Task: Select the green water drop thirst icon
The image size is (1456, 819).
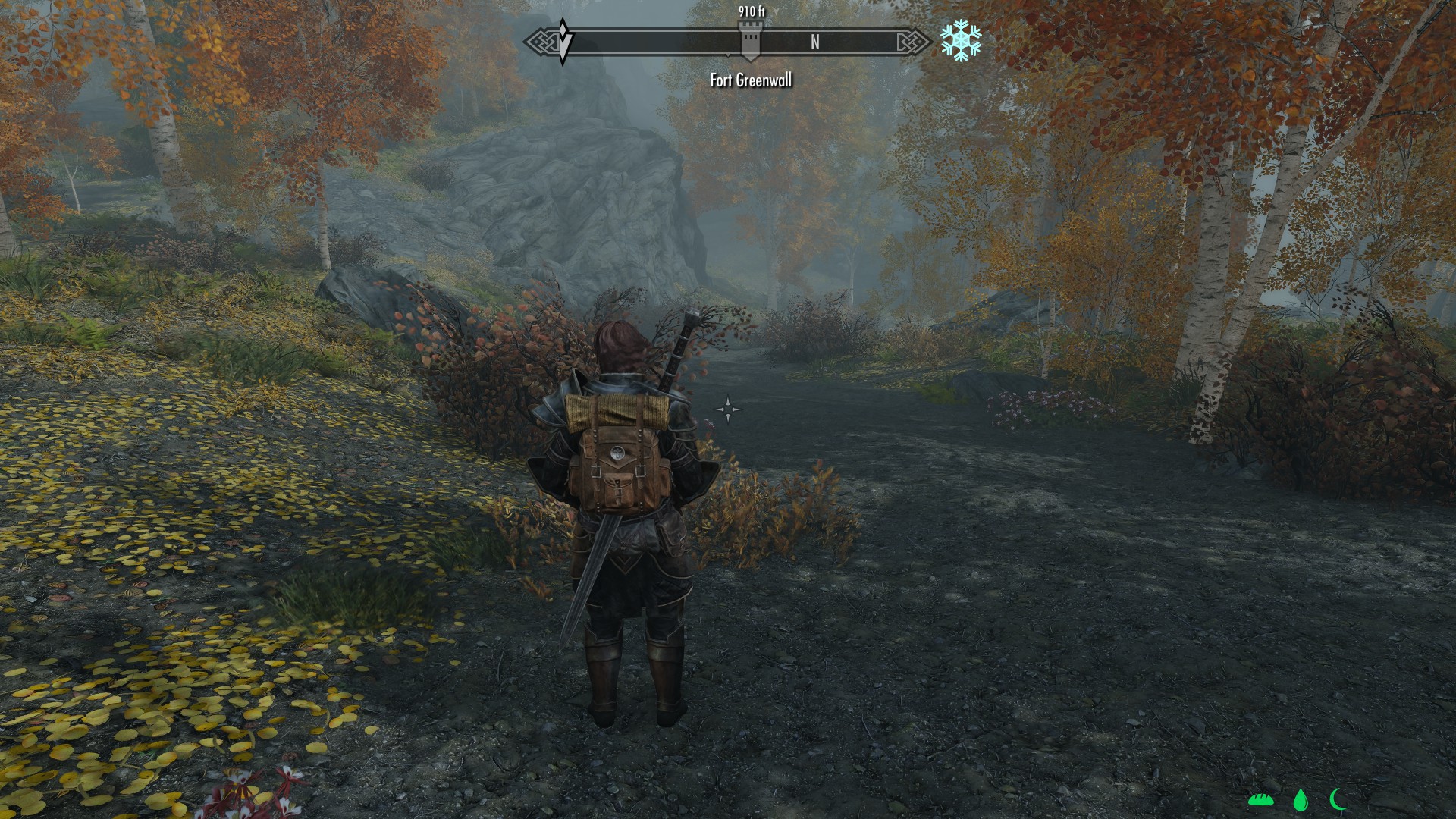Action: click(x=1301, y=800)
